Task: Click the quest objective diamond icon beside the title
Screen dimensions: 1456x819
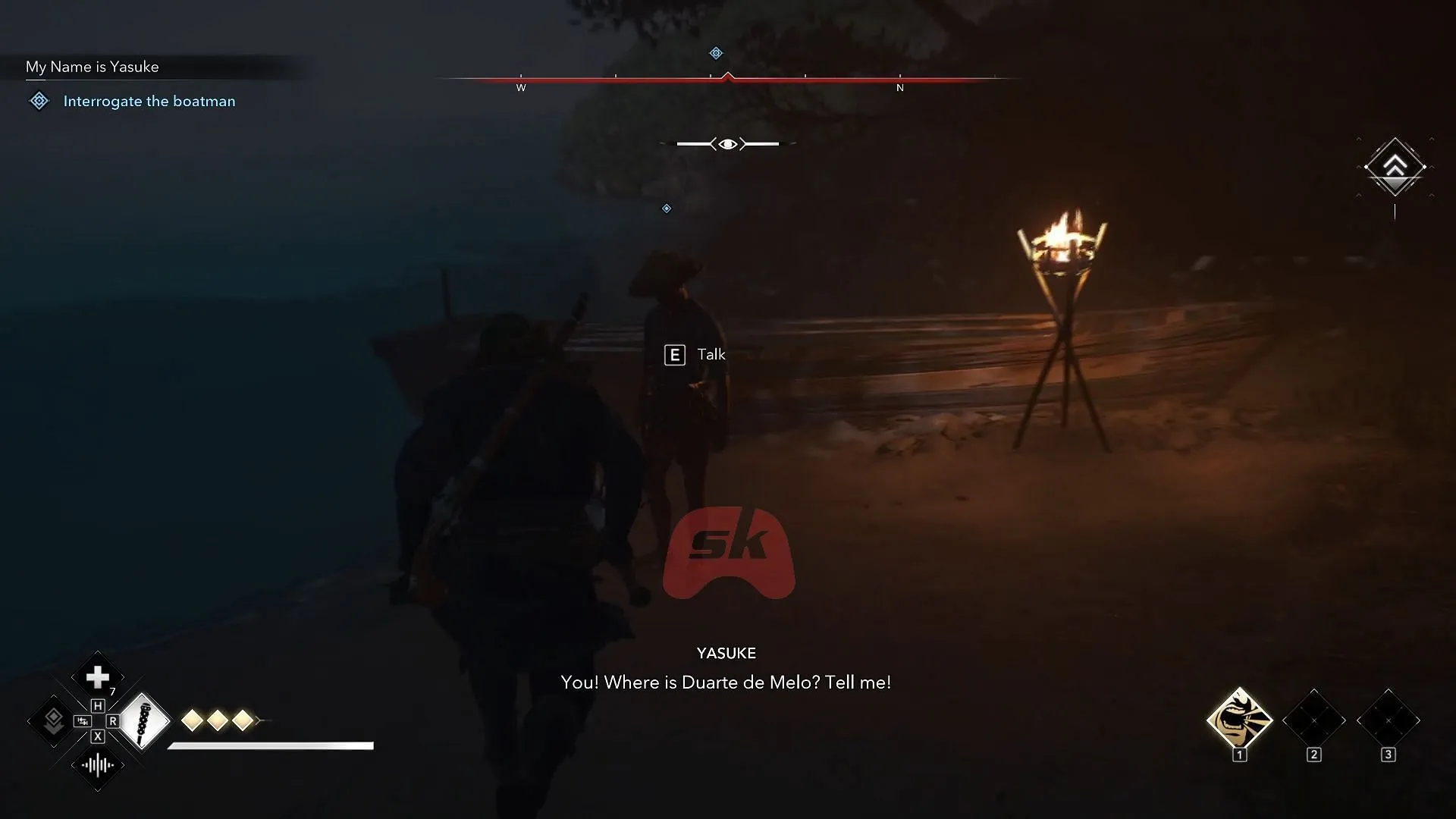Action: tap(38, 100)
